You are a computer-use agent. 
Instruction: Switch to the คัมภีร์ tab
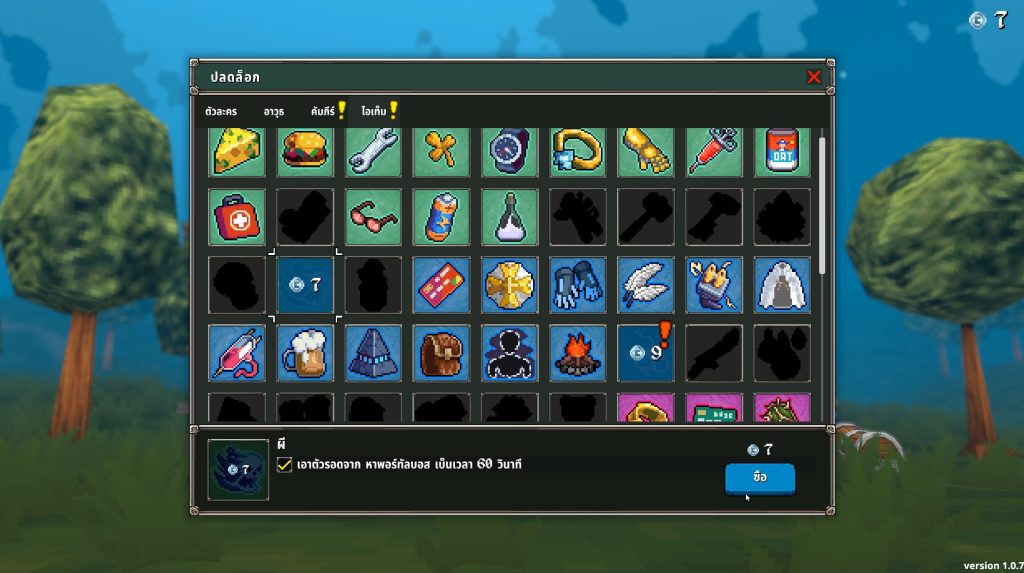coord(324,112)
